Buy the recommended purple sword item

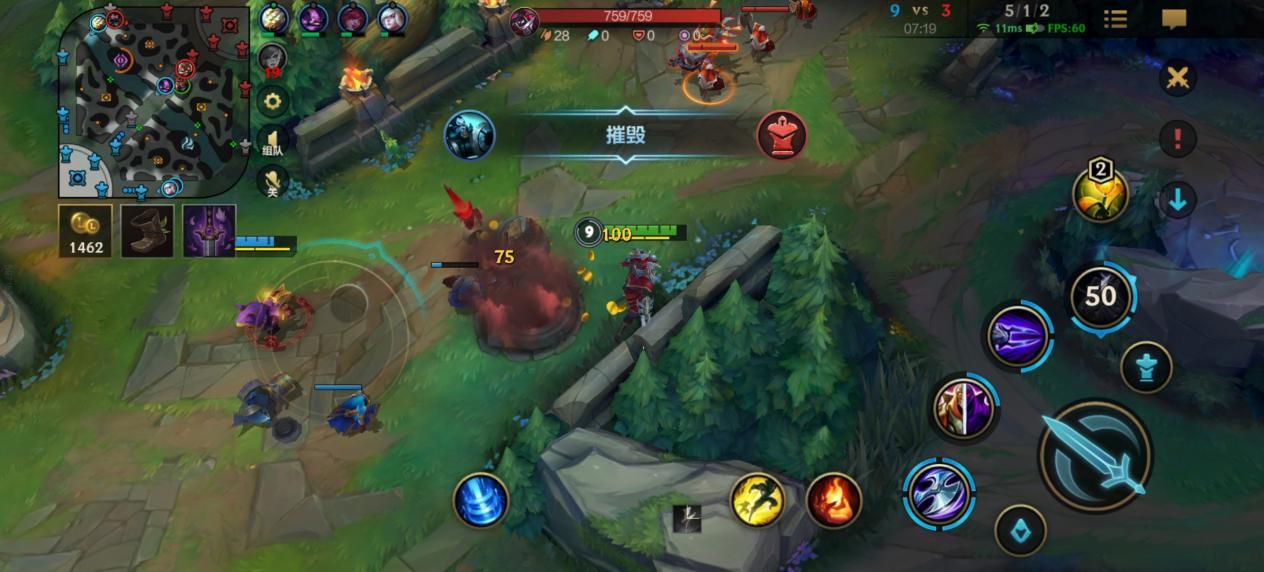(x=209, y=231)
